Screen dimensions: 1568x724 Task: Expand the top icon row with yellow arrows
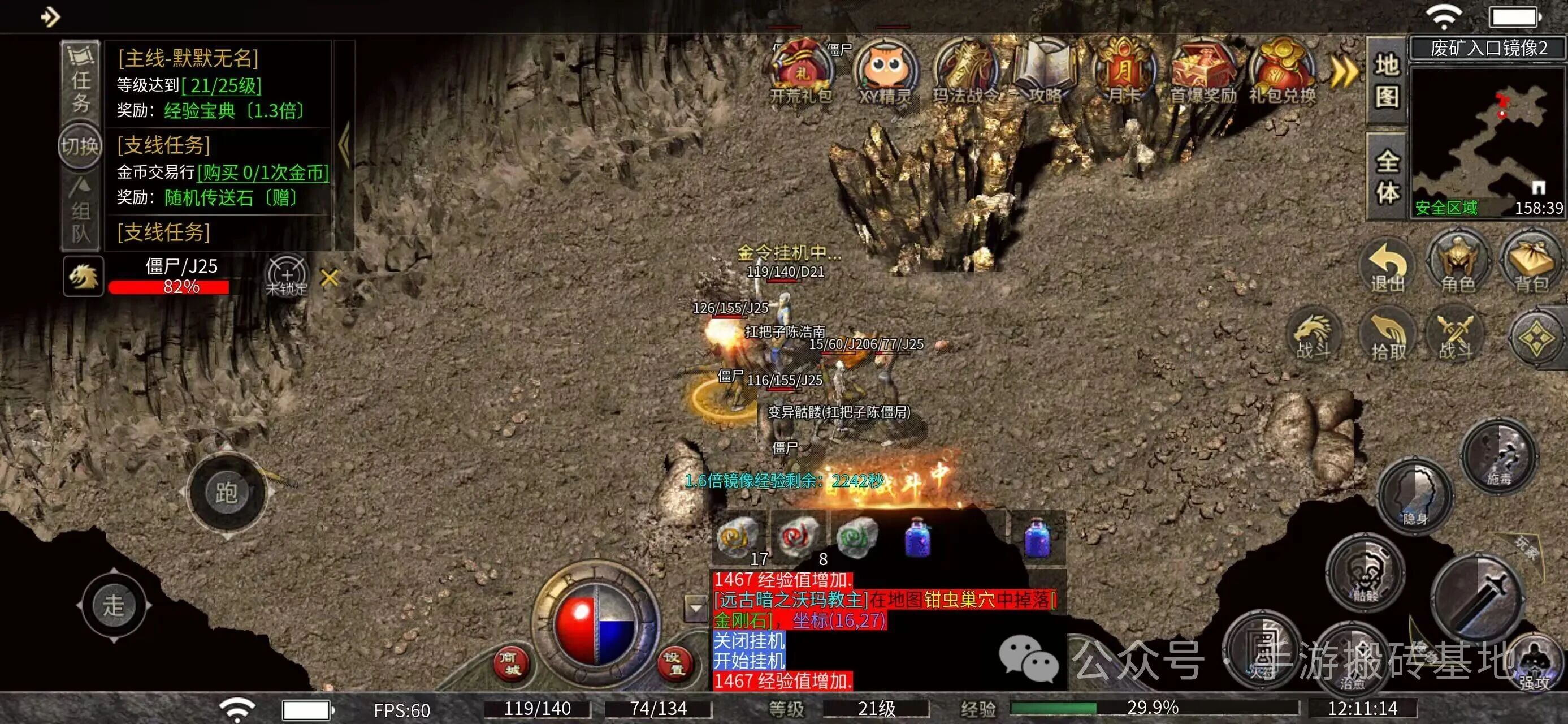tap(1344, 72)
